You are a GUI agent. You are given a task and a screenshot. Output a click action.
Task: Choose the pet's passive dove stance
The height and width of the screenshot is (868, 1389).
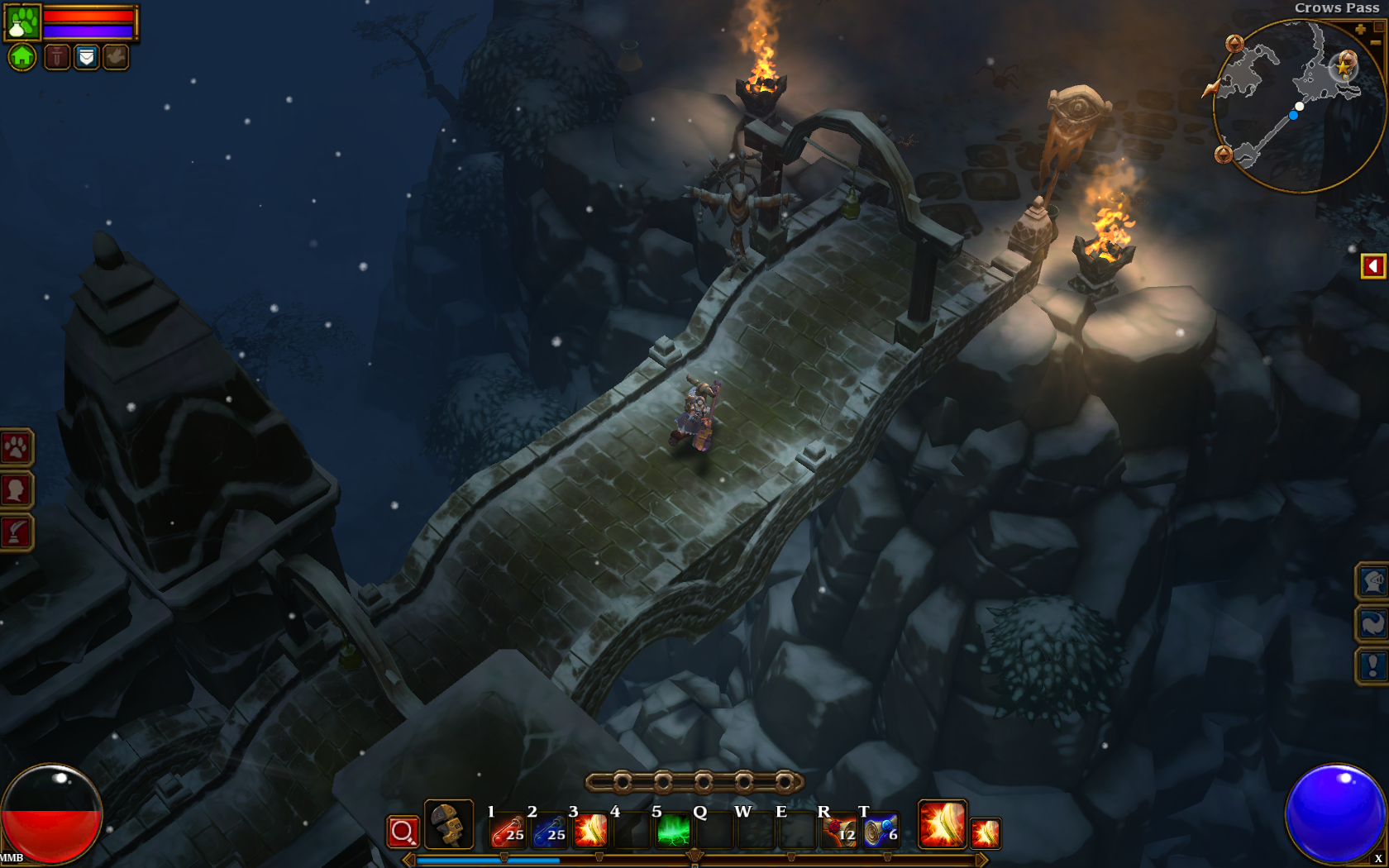[x=116, y=57]
